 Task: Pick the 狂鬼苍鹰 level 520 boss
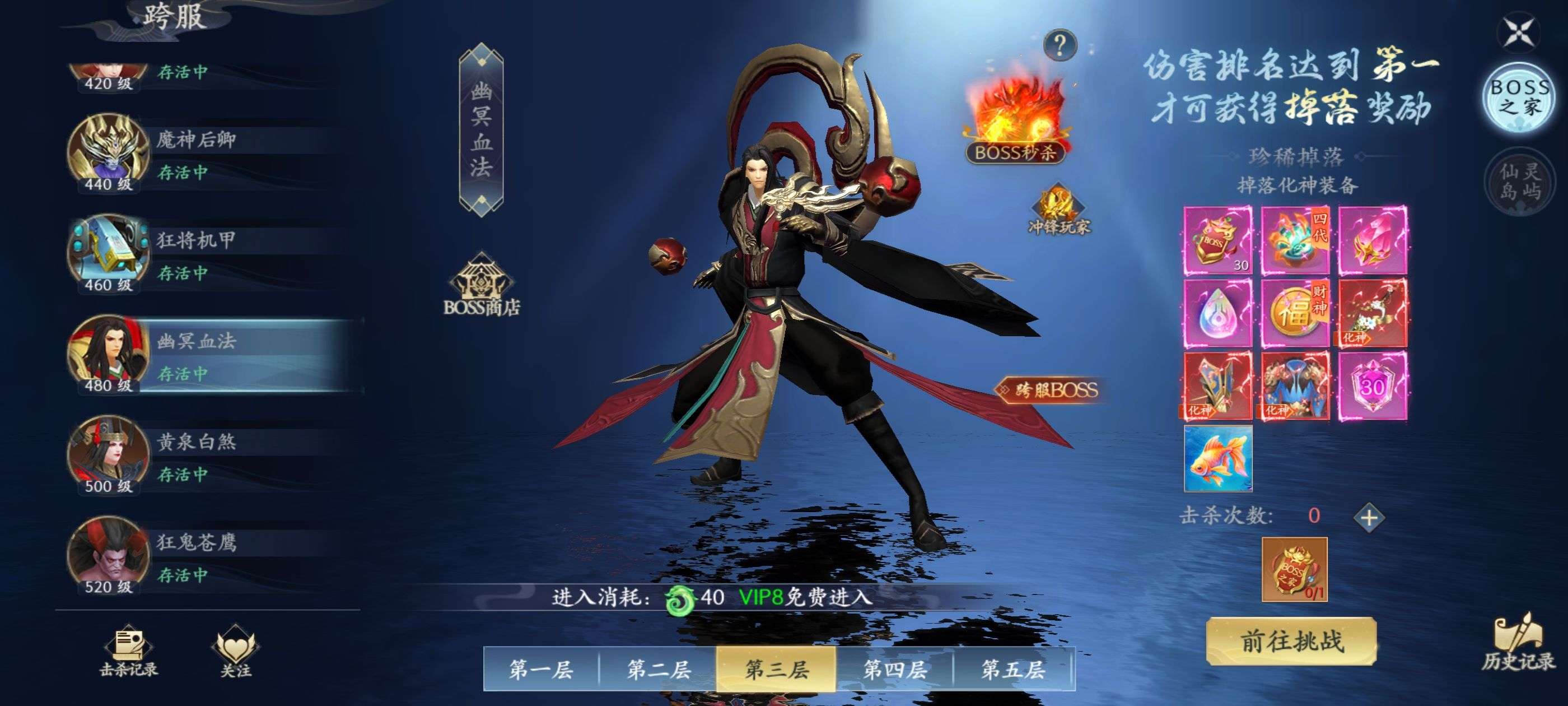tap(207, 557)
